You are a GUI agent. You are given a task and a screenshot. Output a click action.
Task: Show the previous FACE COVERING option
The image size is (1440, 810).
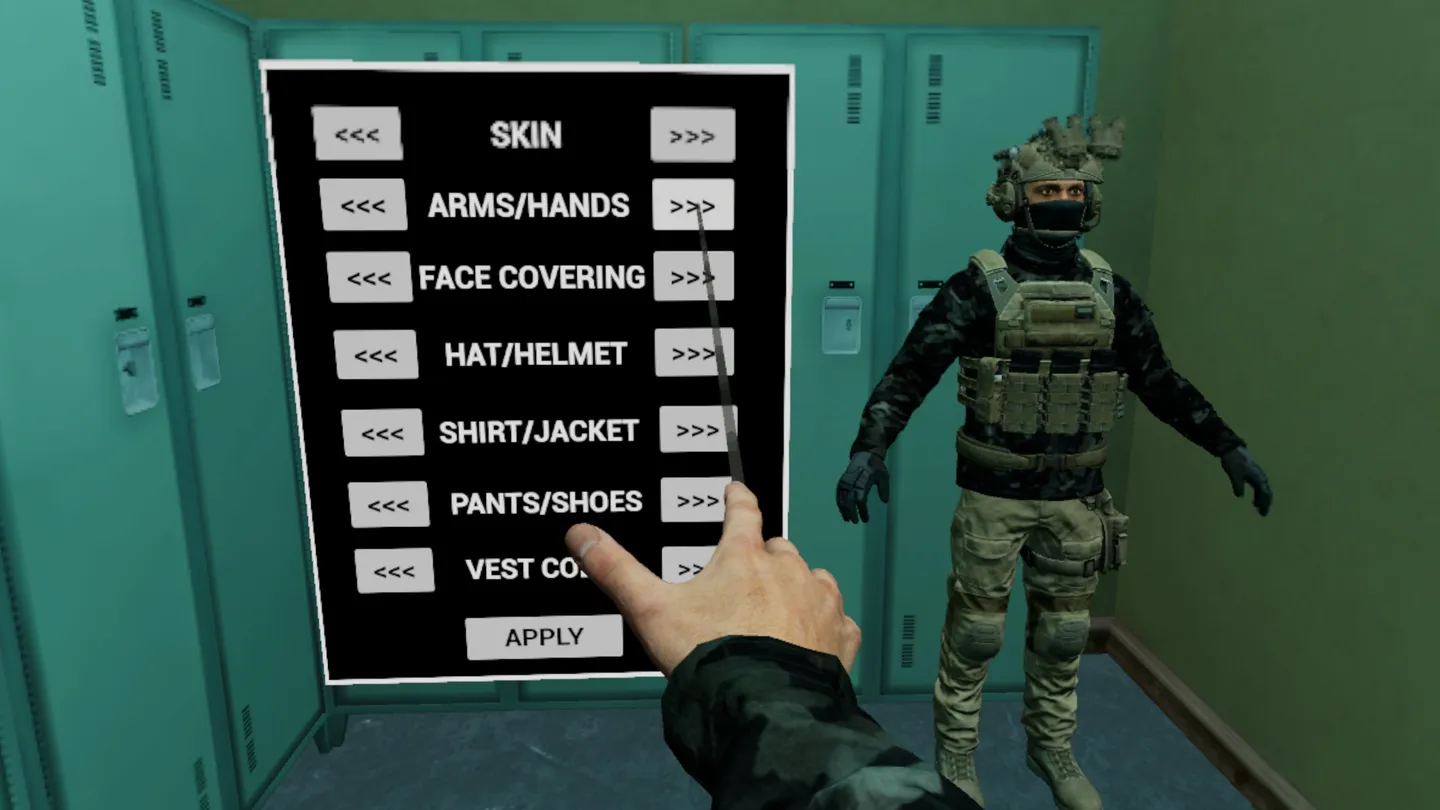coord(370,276)
